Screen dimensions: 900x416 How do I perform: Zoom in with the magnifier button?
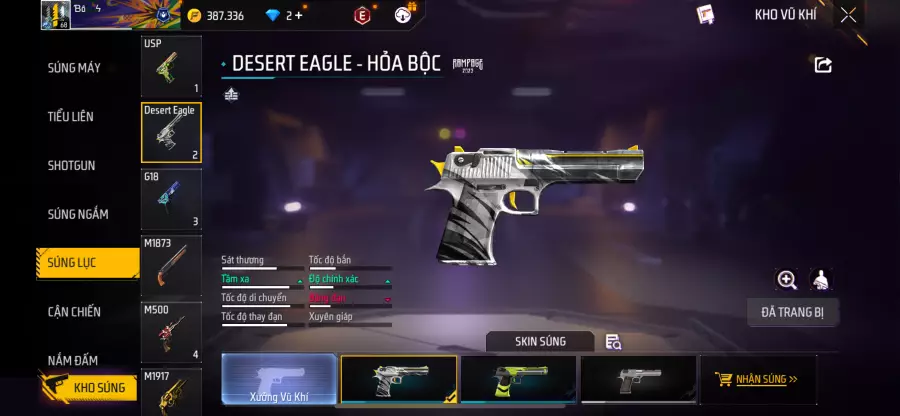coord(787,280)
